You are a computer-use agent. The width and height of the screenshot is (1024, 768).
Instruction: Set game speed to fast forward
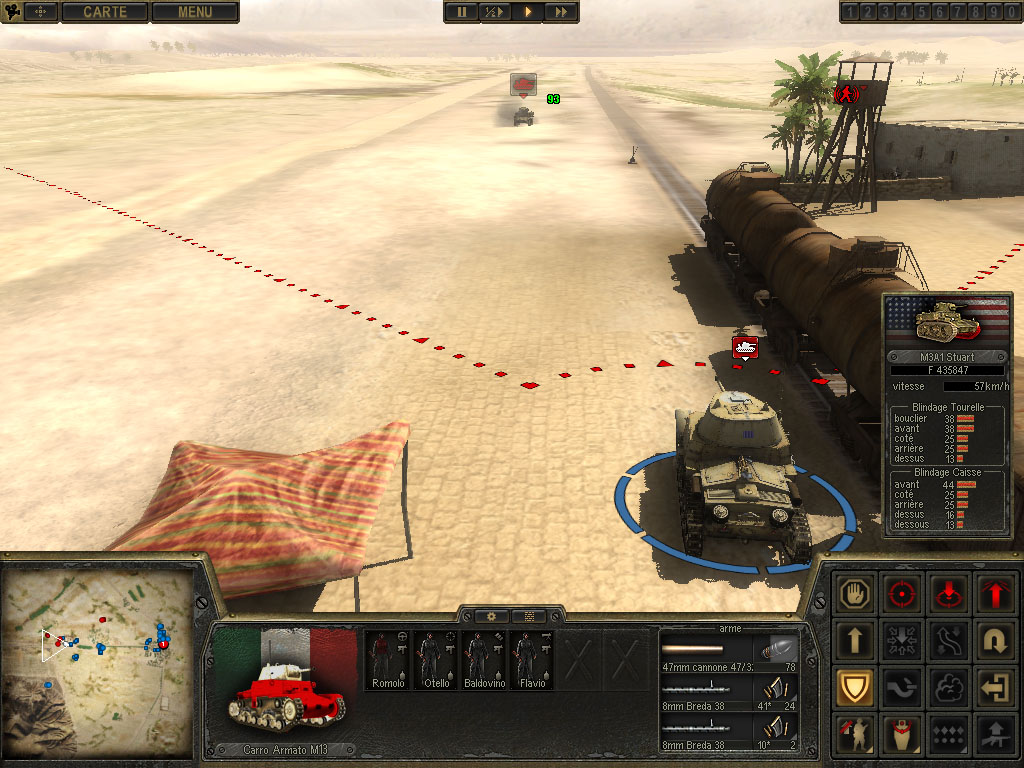[x=562, y=12]
